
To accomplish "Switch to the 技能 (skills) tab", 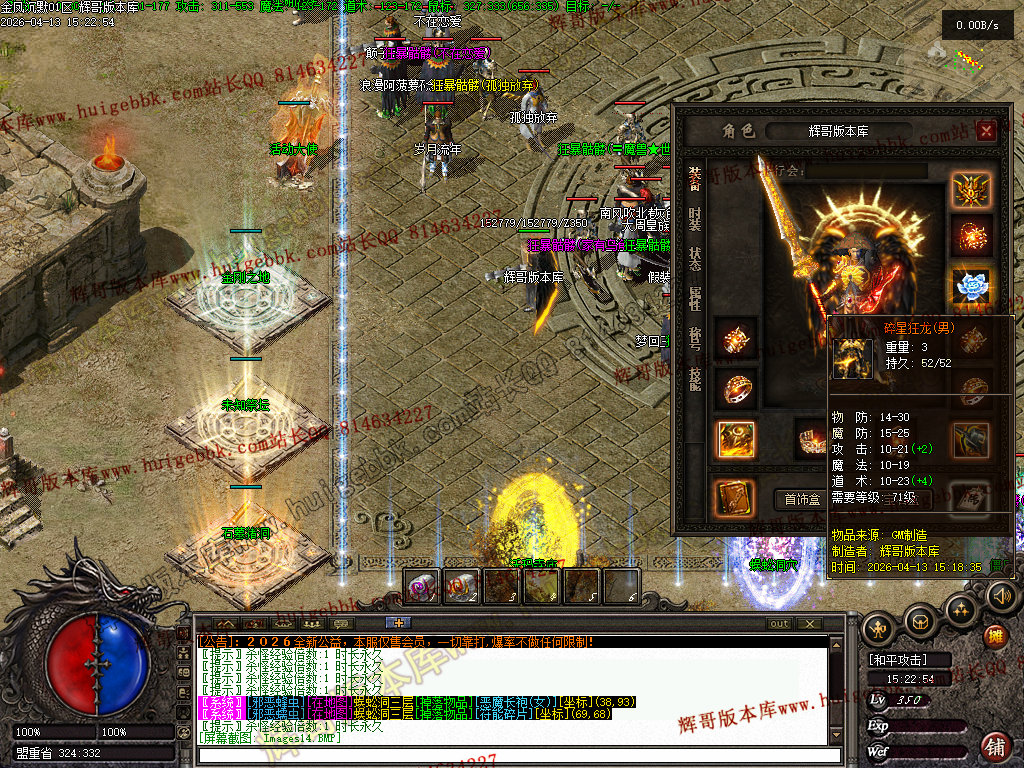I will [x=695, y=377].
